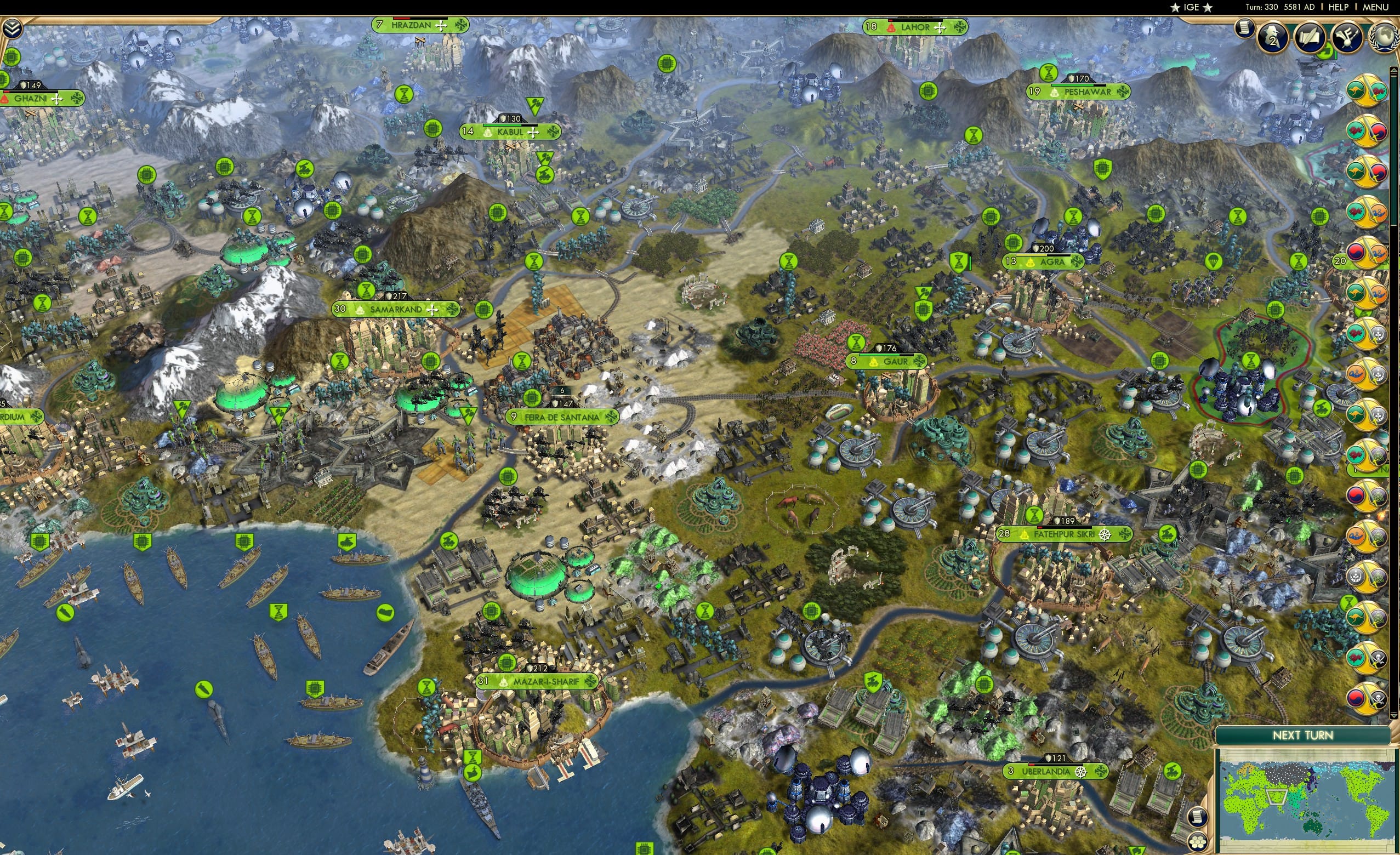1400x855 pixels.
Task: Click the city banner of Samarkand
Action: tap(396, 310)
